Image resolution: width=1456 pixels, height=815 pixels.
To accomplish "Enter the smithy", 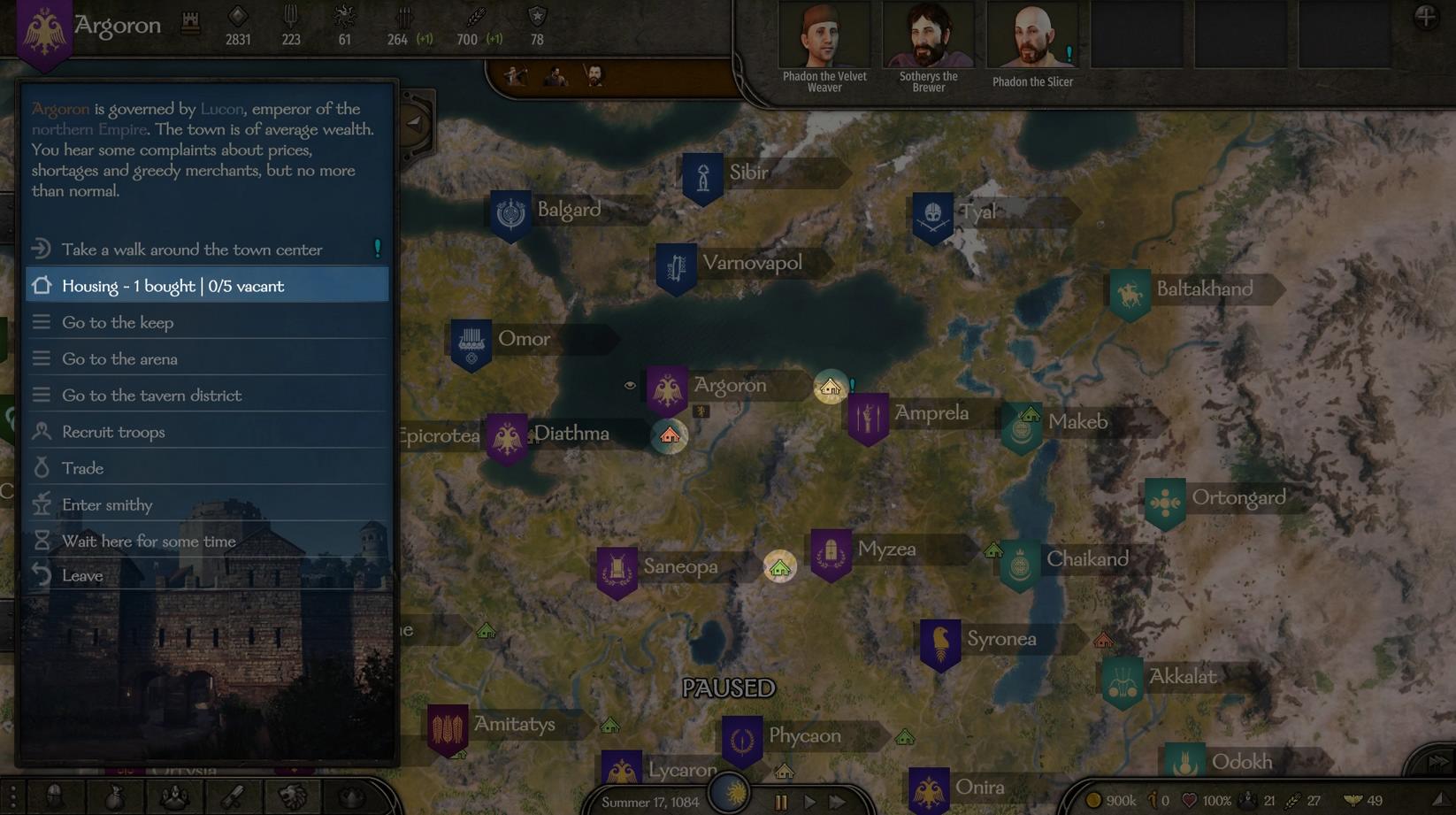I will coord(107,504).
